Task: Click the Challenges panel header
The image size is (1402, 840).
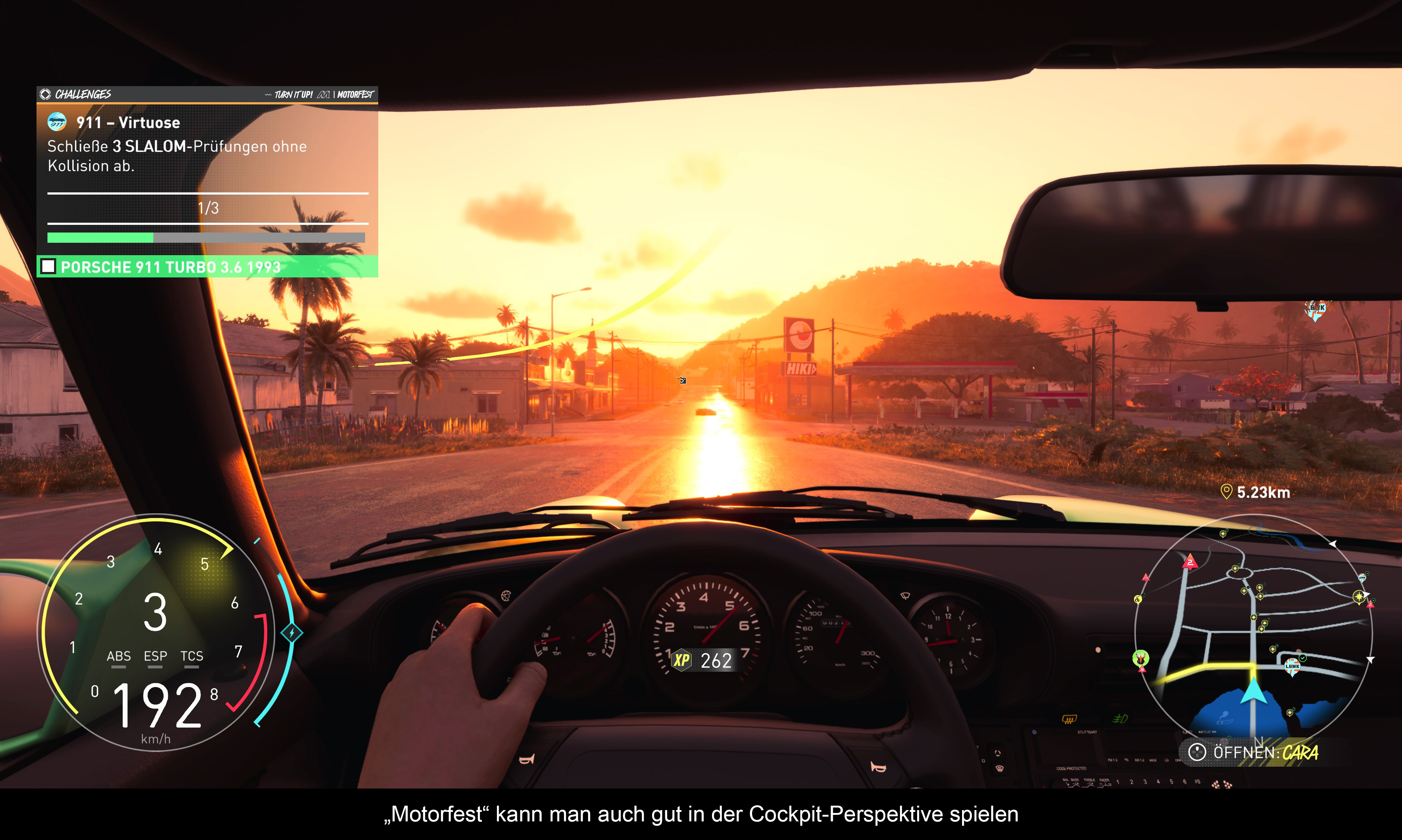Action: [x=83, y=94]
